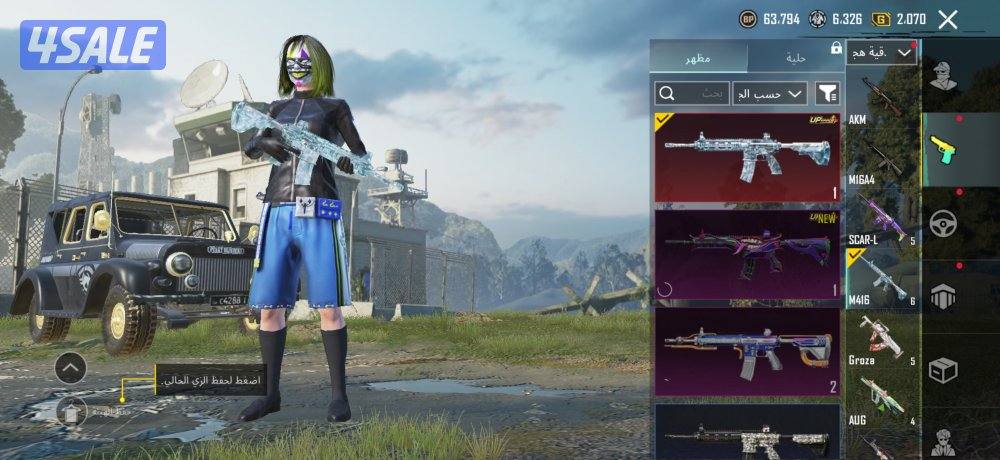
Task: Save the current outfit with shirt button
Action: point(72,410)
